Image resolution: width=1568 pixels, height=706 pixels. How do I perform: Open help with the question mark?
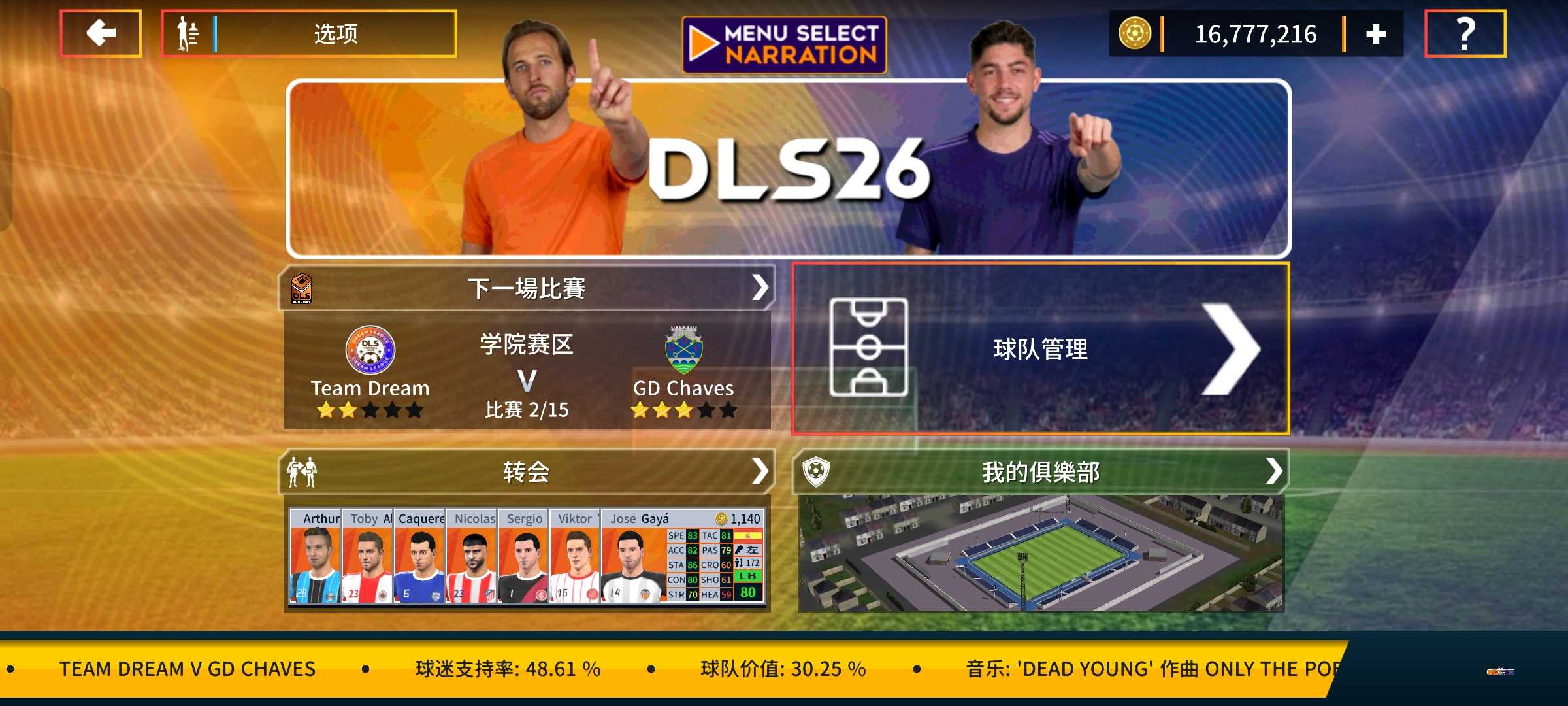[x=1465, y=33]
